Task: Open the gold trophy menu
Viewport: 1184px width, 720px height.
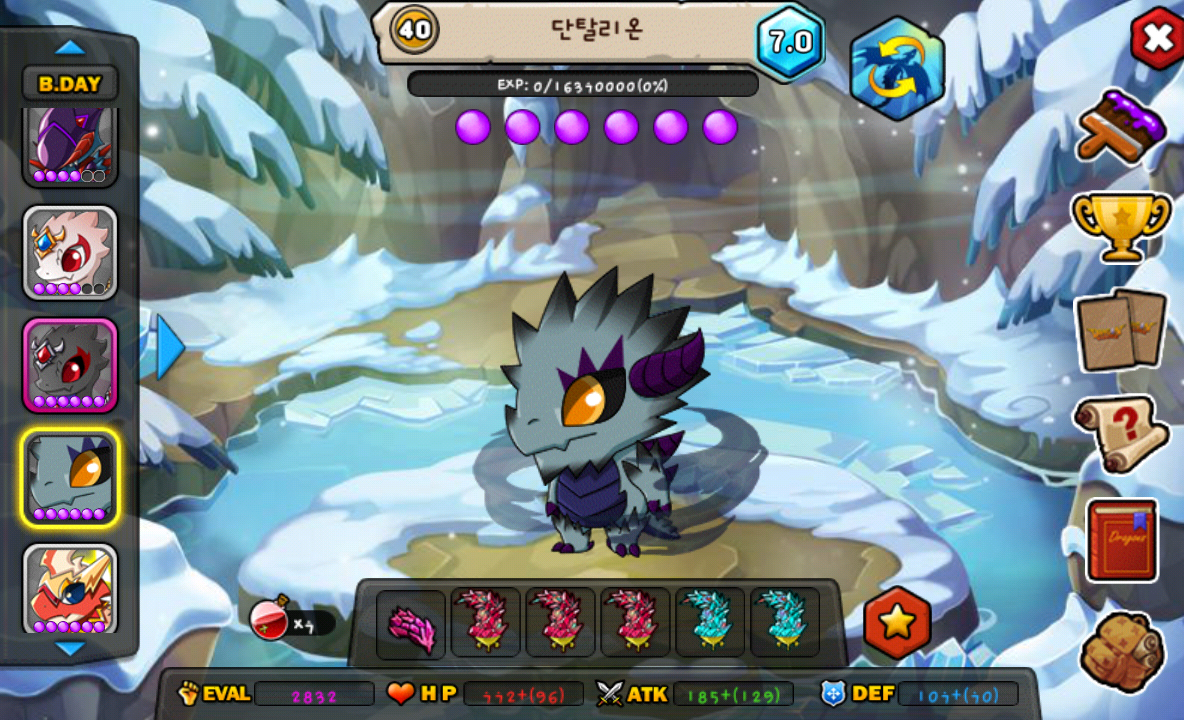Action: (1121, 225)
